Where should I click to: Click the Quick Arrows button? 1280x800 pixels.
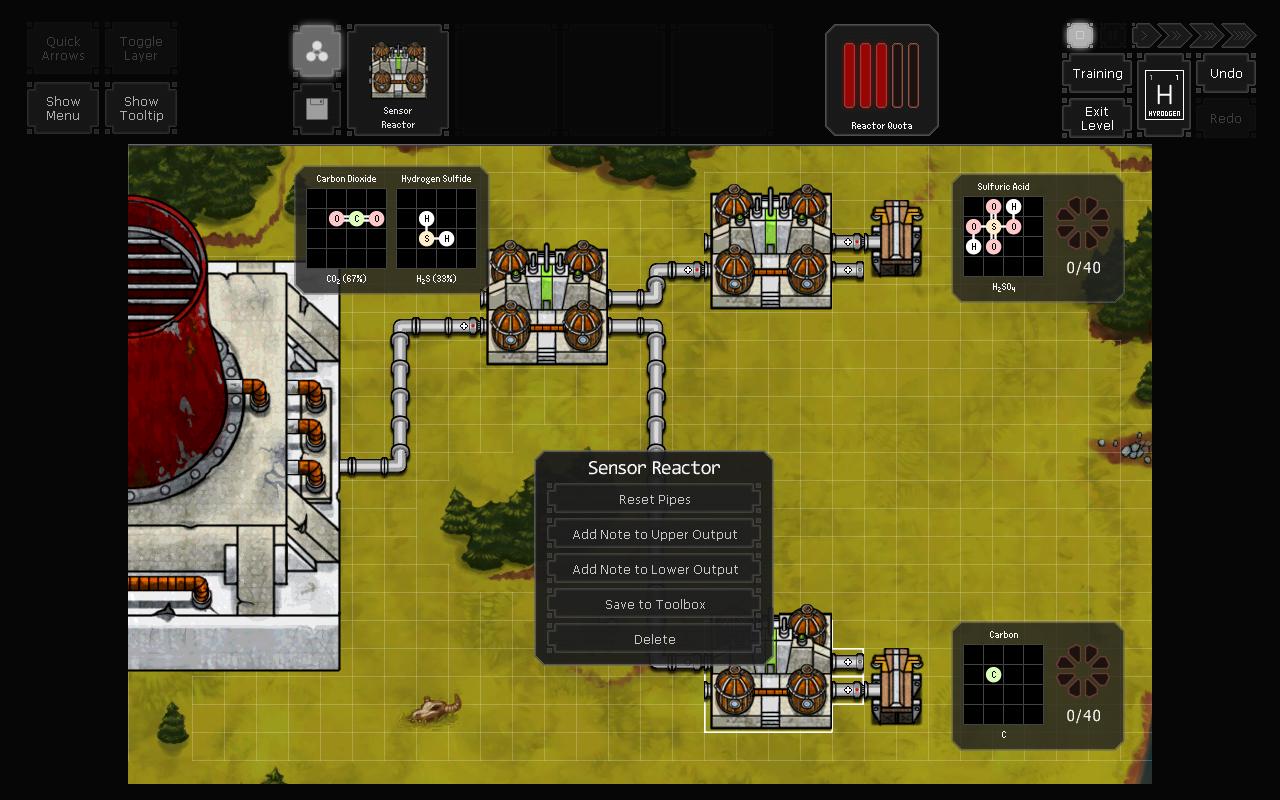63,49
